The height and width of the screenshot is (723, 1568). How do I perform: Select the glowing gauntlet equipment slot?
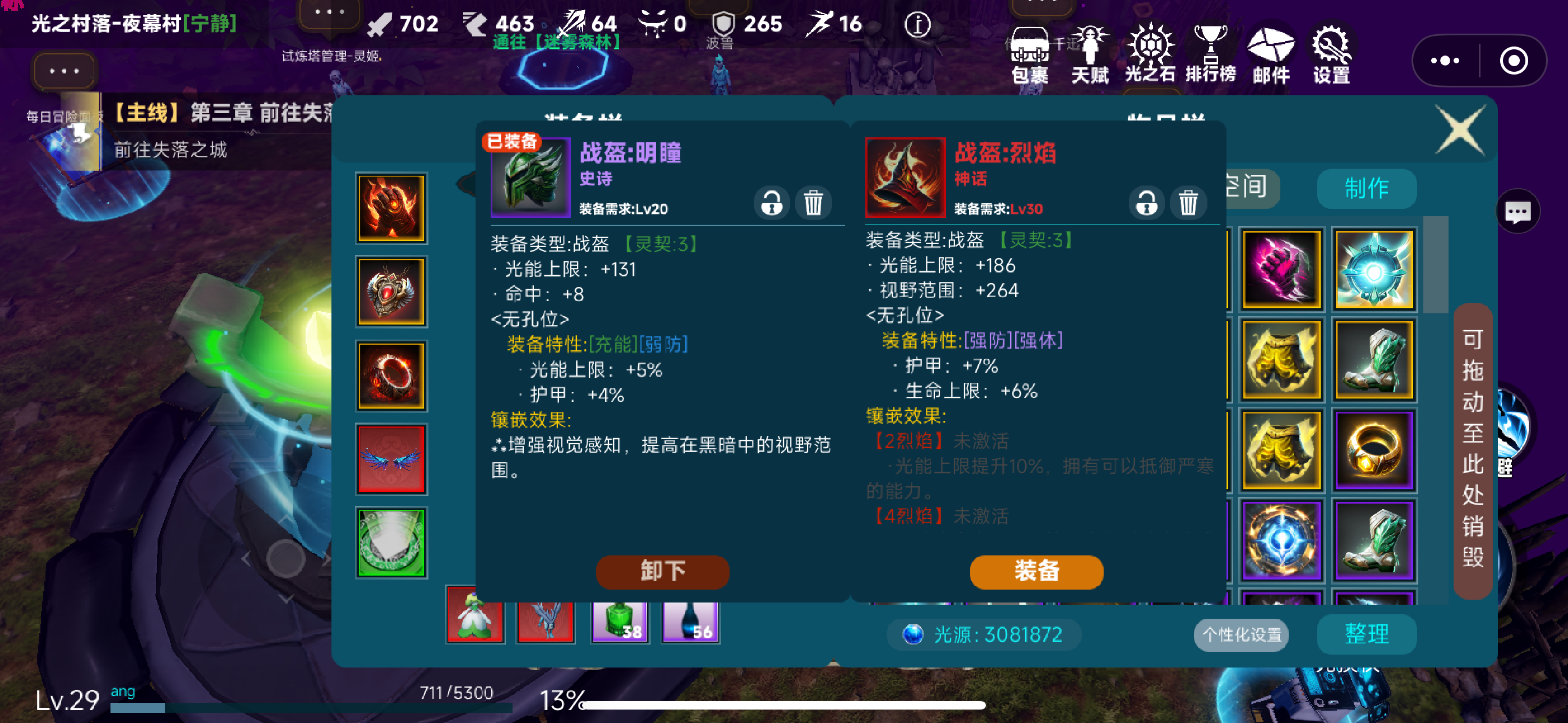point(391,208)
